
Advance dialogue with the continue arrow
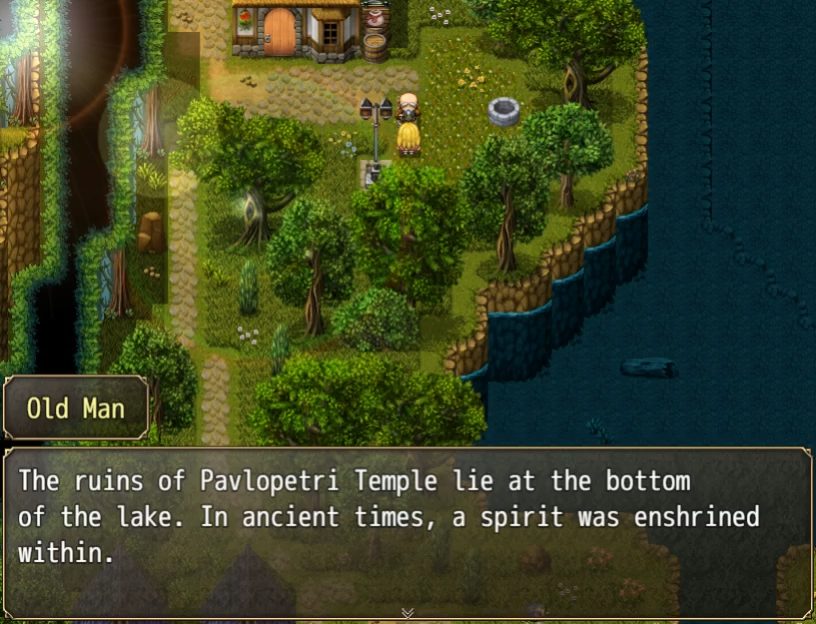(407, 612)
